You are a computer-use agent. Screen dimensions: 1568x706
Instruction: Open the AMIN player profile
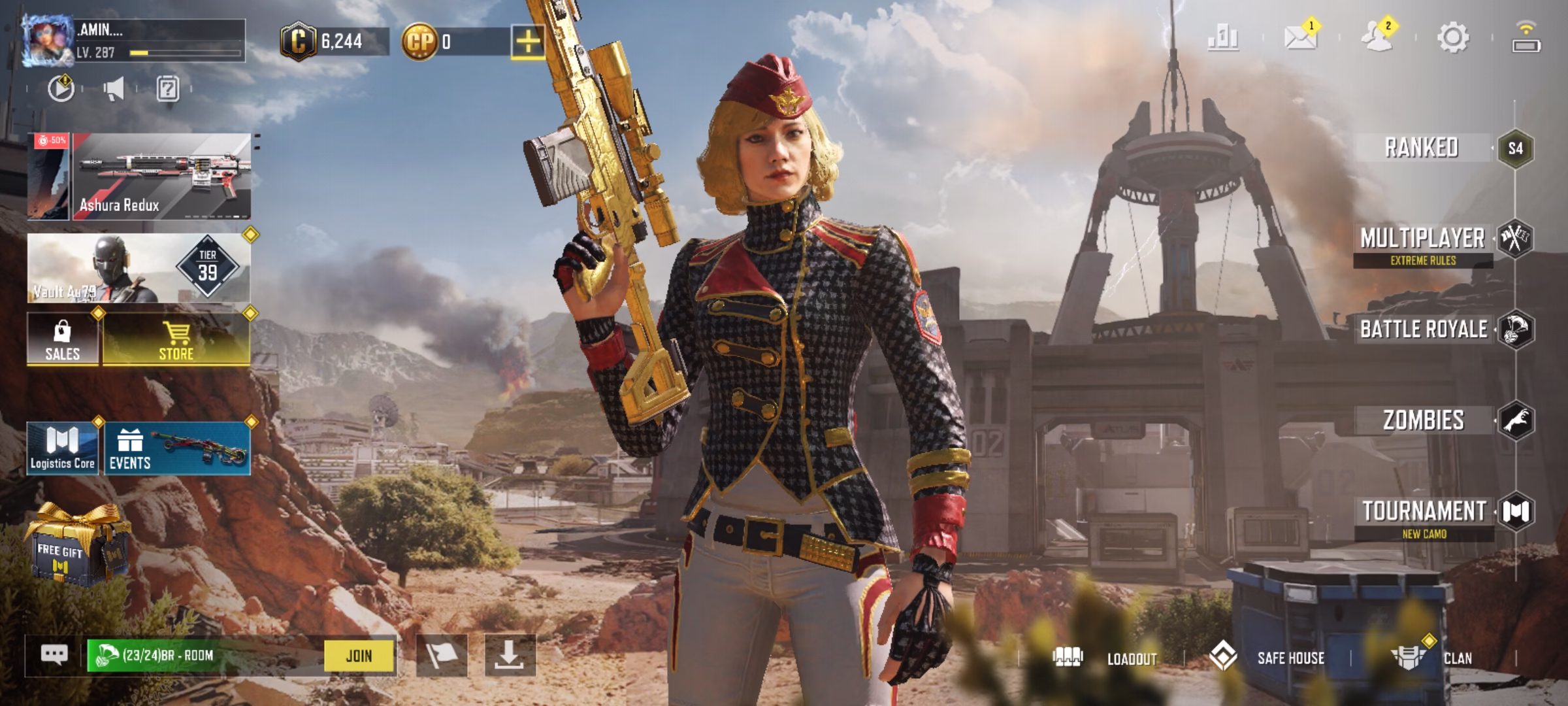click(x=48, y=41)
